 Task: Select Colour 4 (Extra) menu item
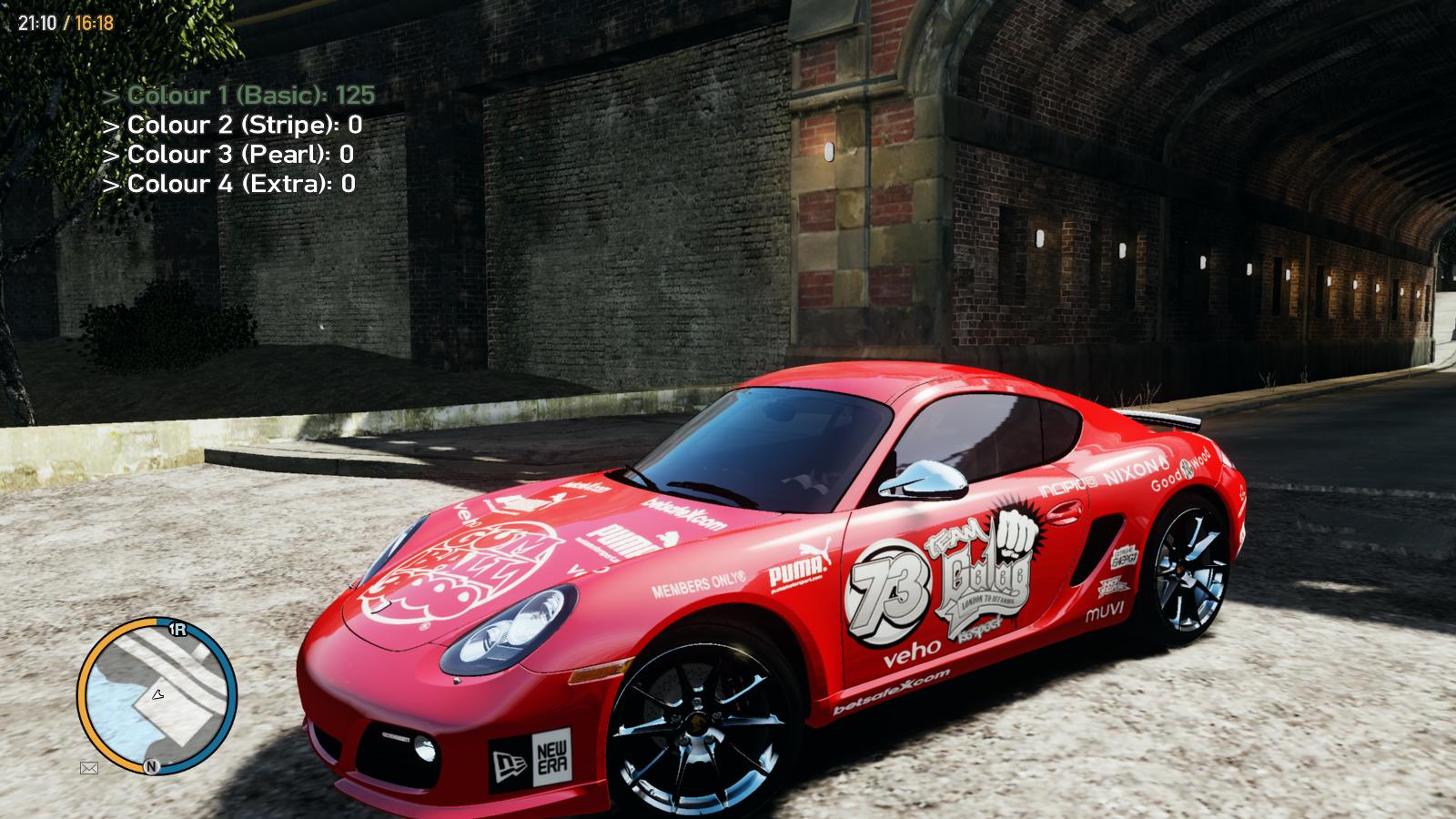[228, 184]
